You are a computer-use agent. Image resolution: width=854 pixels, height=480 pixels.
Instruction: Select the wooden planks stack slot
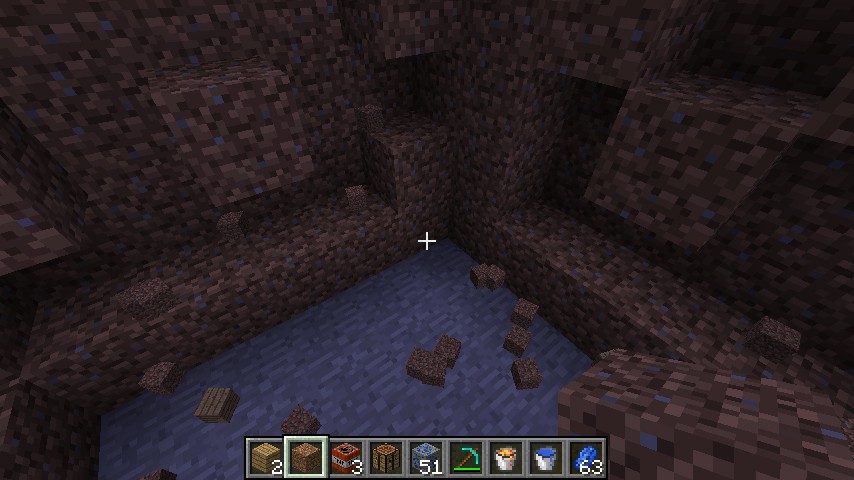[266, 458]
